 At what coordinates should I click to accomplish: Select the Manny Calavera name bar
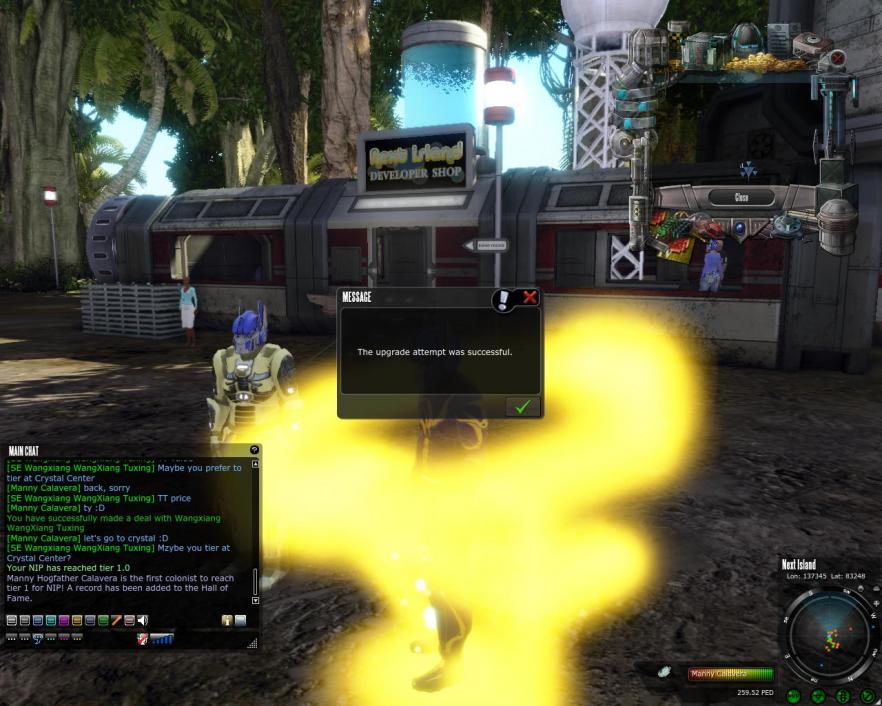click(x=730, y=674)
